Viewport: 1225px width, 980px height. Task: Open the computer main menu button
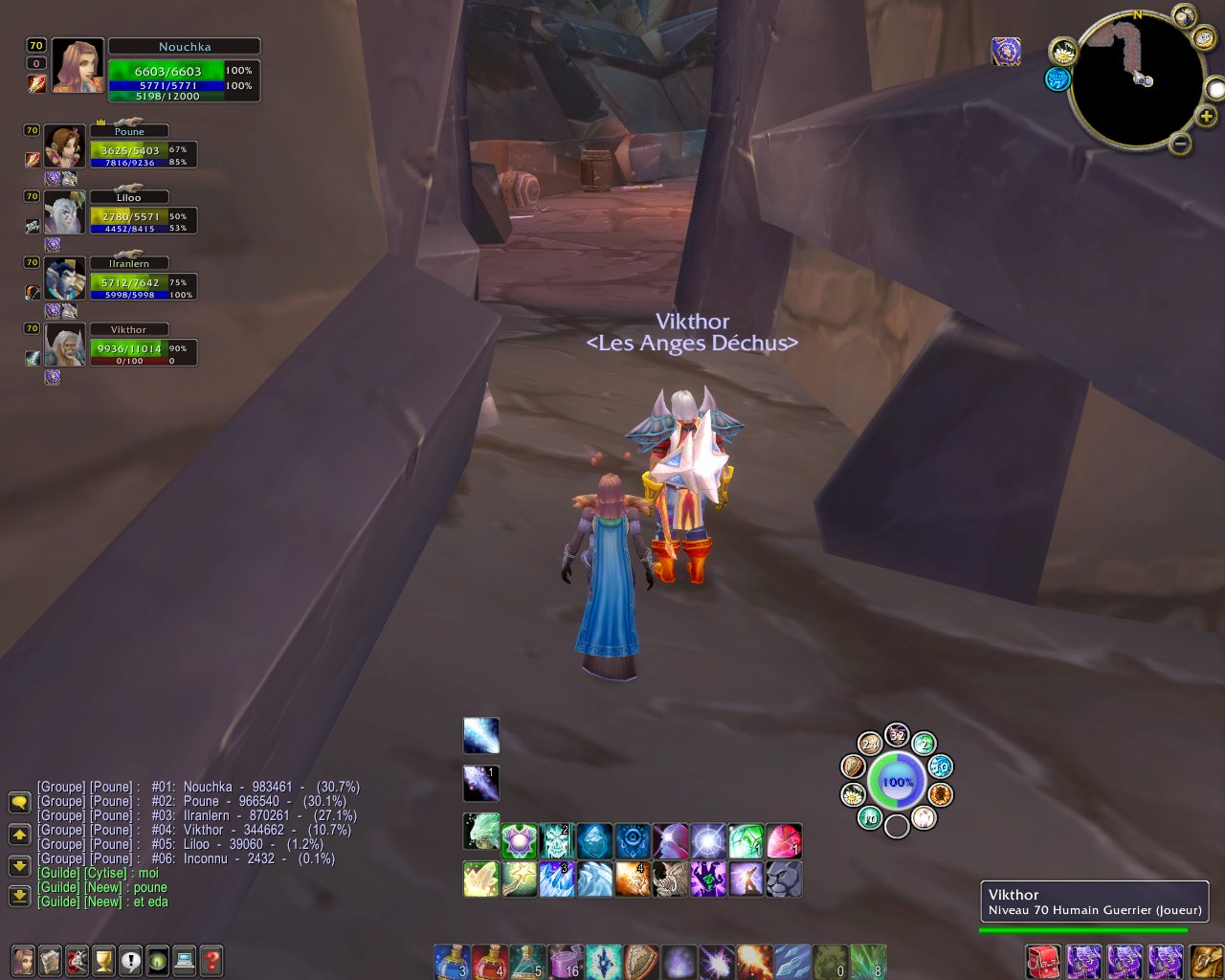pyautogui.click(x=185, y=959)
